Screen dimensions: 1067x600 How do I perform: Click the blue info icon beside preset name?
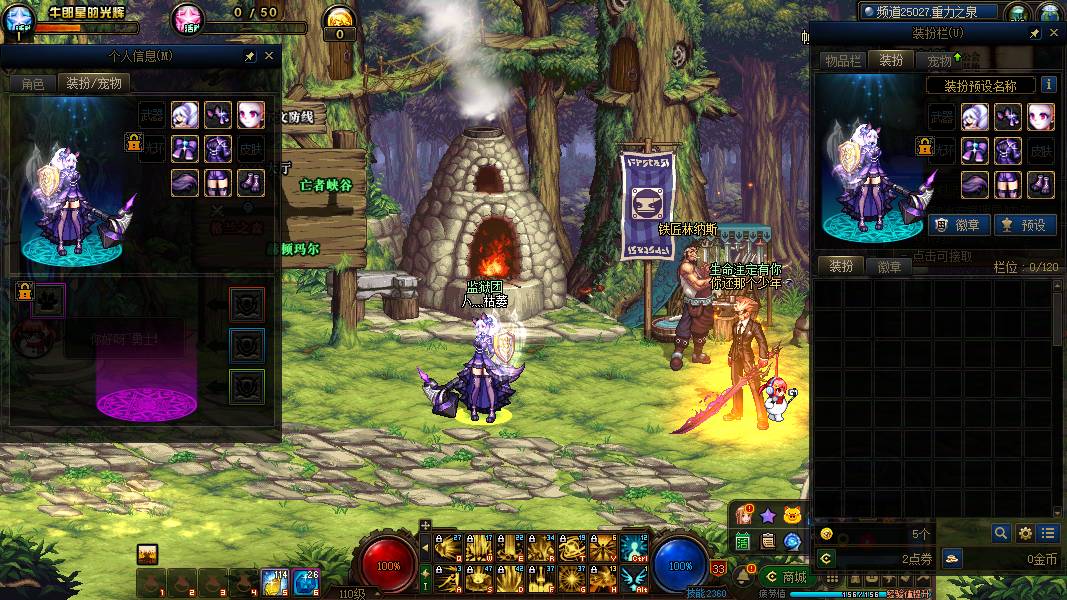(x=1049, y=85)
